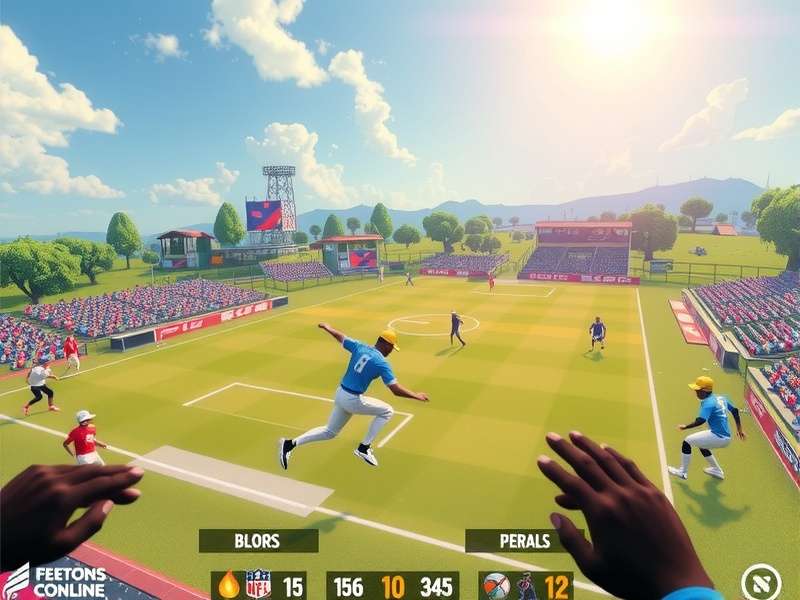Click the flame icon in the scorebar
The height and width of the screenshot is (600, 800).
(229, 585)
